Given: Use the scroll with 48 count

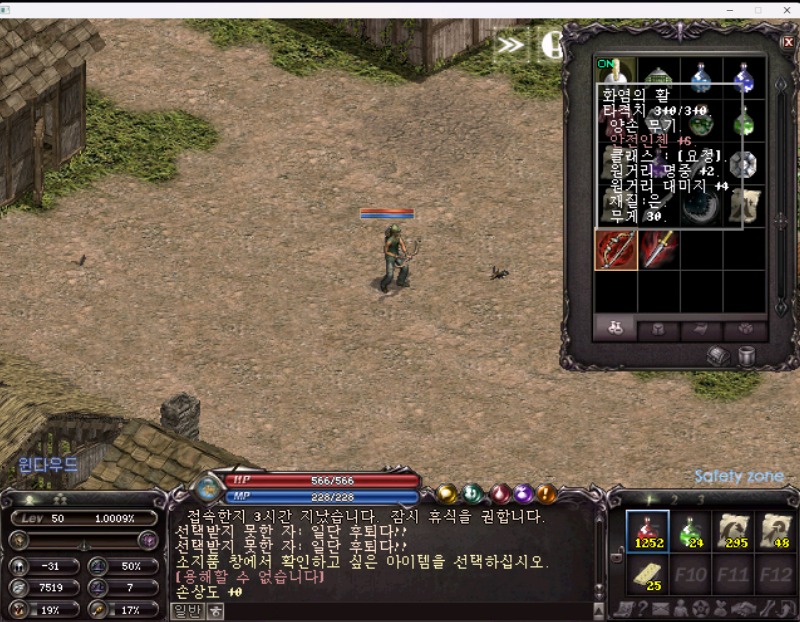Looking at the screenshot, I should click(774, 531).
